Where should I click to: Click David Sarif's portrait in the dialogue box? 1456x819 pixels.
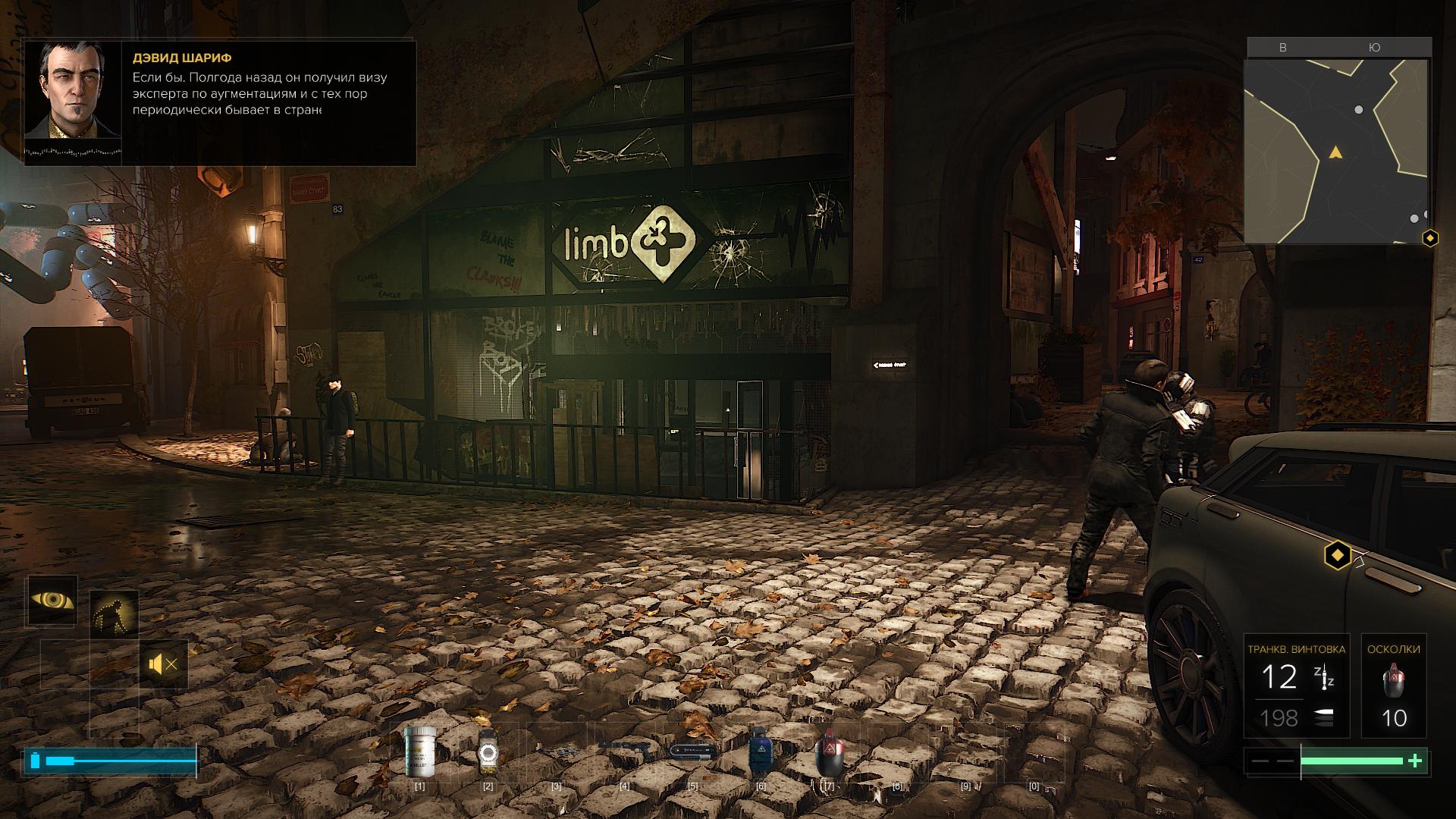74,90
